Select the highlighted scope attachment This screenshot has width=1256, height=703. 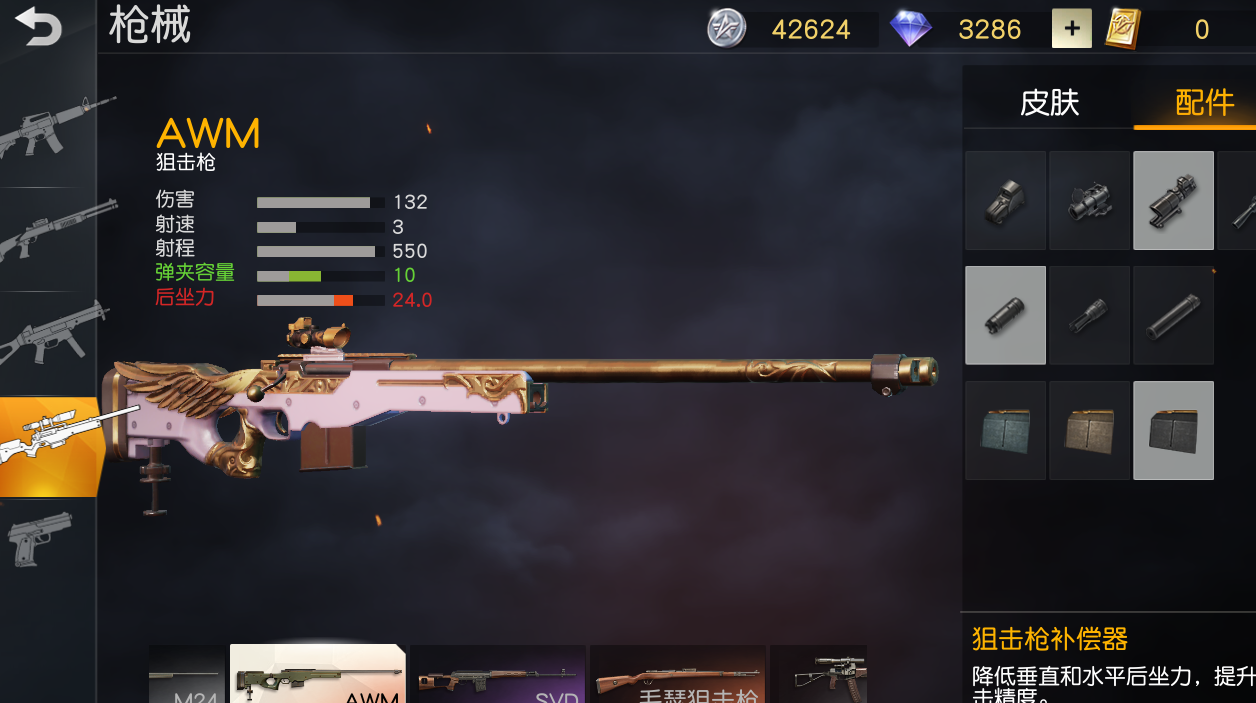tap(1173, 200)
